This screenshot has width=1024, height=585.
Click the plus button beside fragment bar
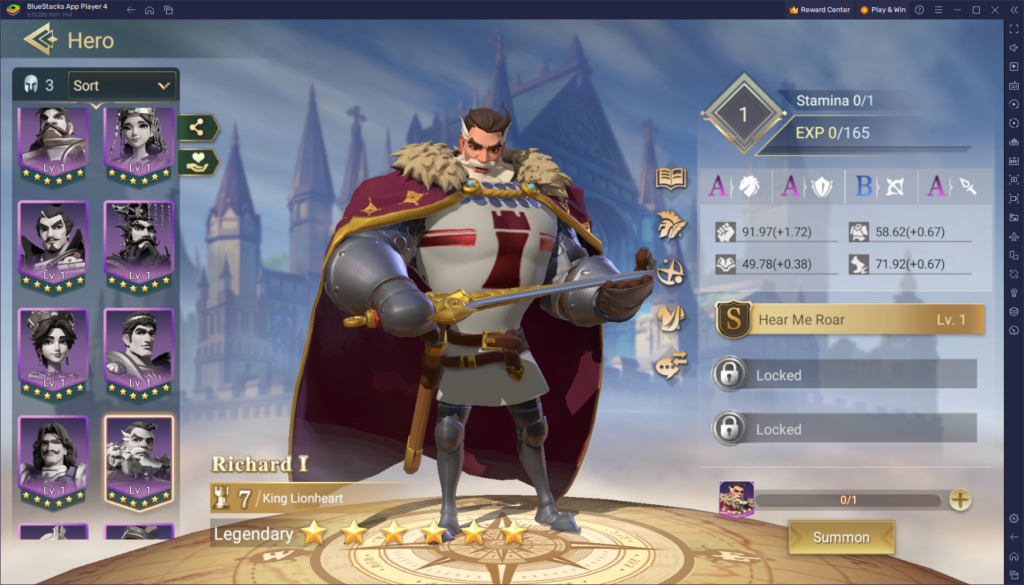click(x=960, y=500)
